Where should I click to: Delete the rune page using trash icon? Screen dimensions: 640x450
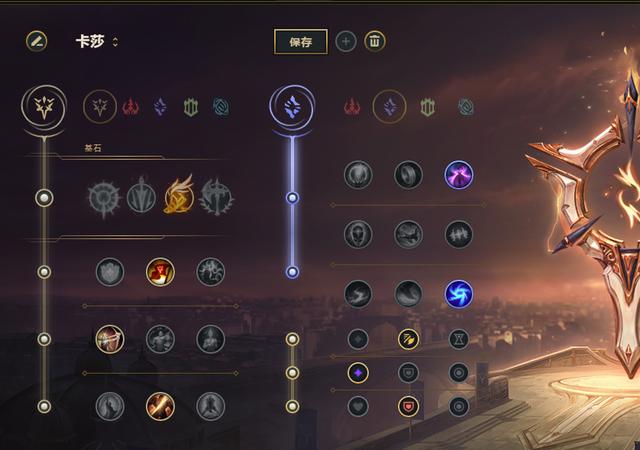375,41
